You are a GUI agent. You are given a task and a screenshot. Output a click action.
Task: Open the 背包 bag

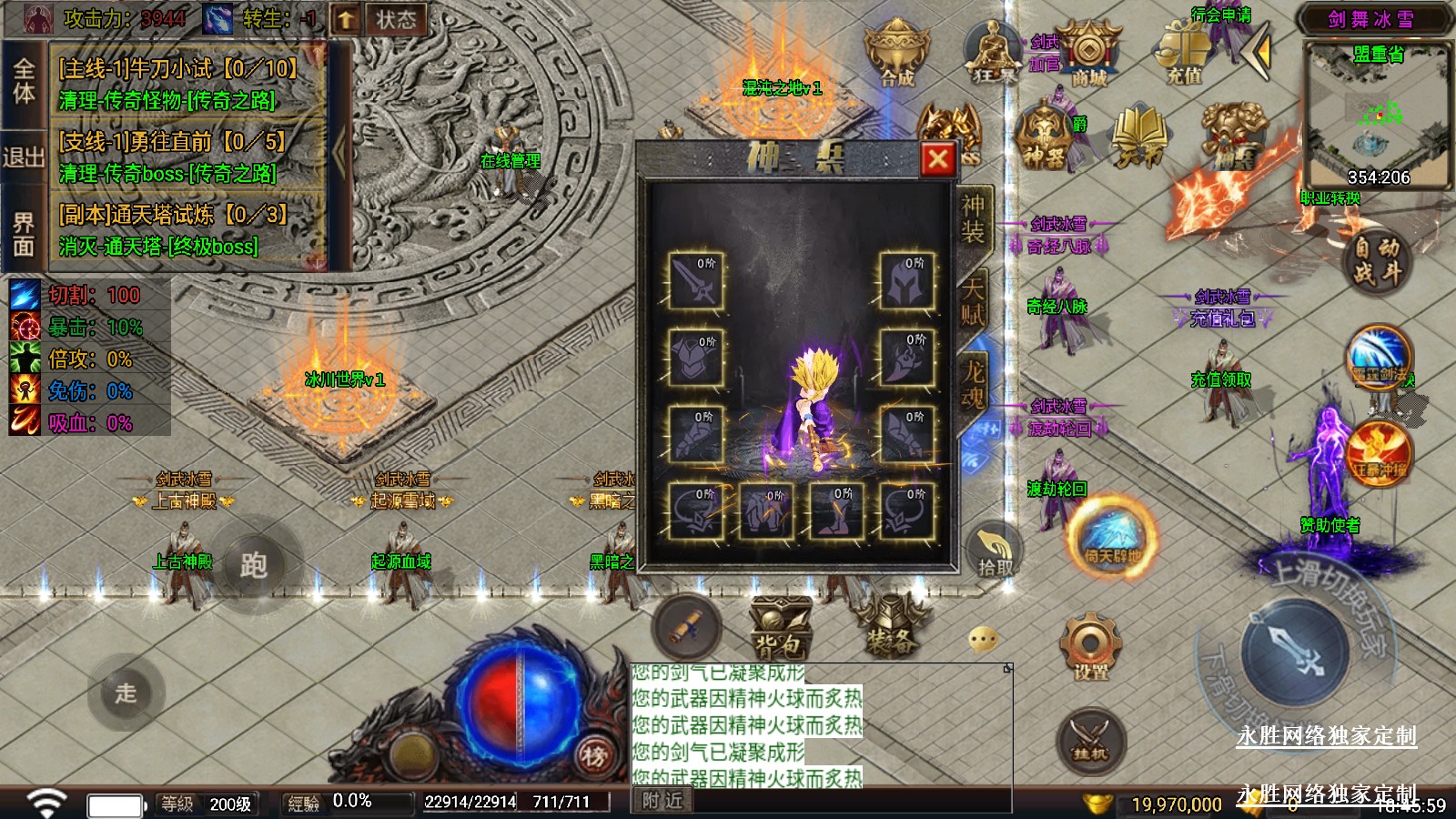tap(779, 628)
